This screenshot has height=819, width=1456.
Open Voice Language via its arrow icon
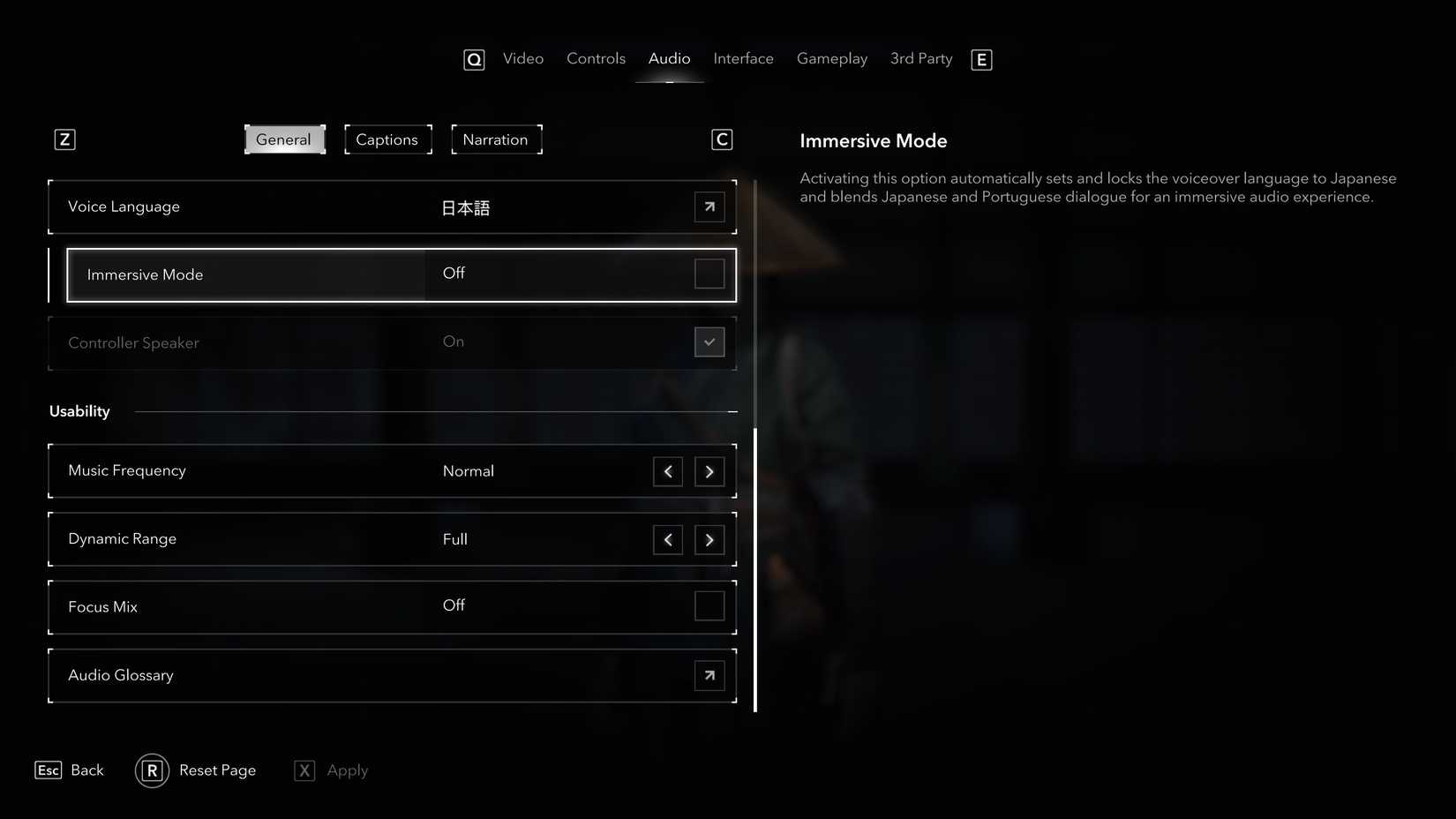coord(709,207)
